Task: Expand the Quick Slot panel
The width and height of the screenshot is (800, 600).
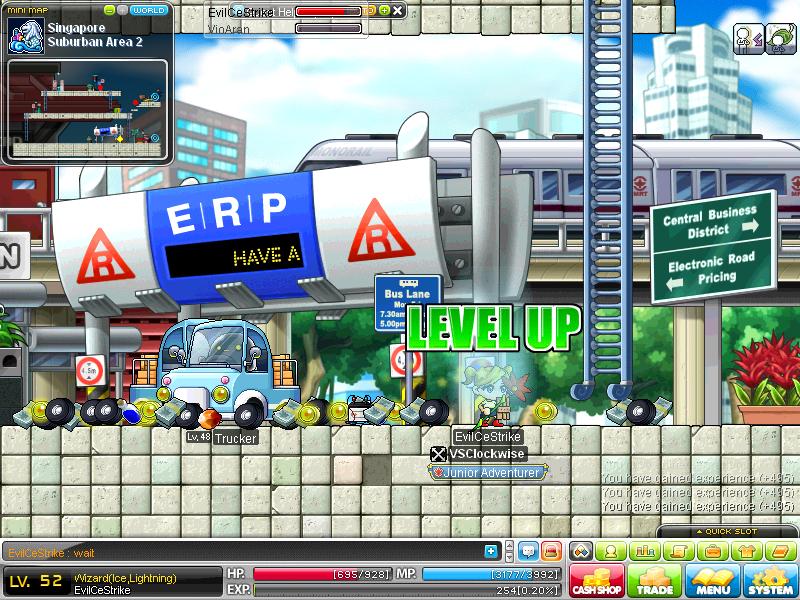Action: click(728, 531)
